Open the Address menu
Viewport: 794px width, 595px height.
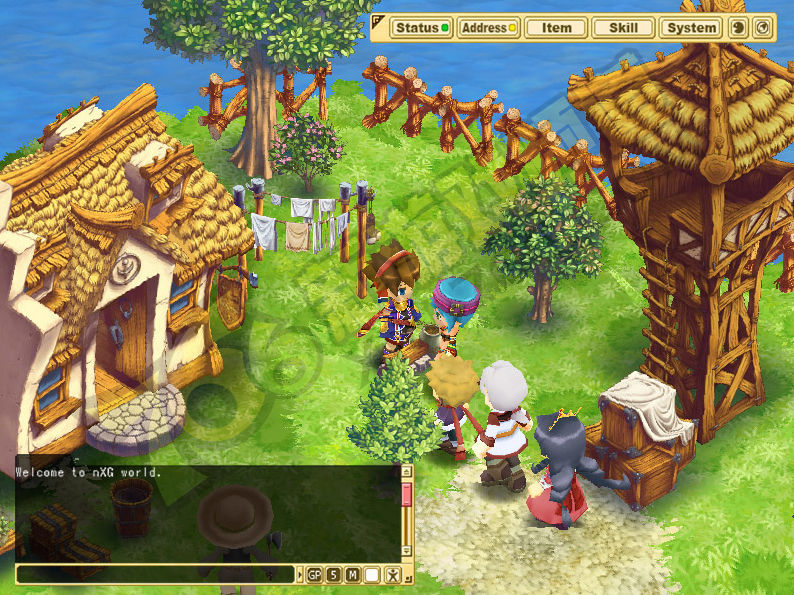pyautogui.click(x=488, y=28)
